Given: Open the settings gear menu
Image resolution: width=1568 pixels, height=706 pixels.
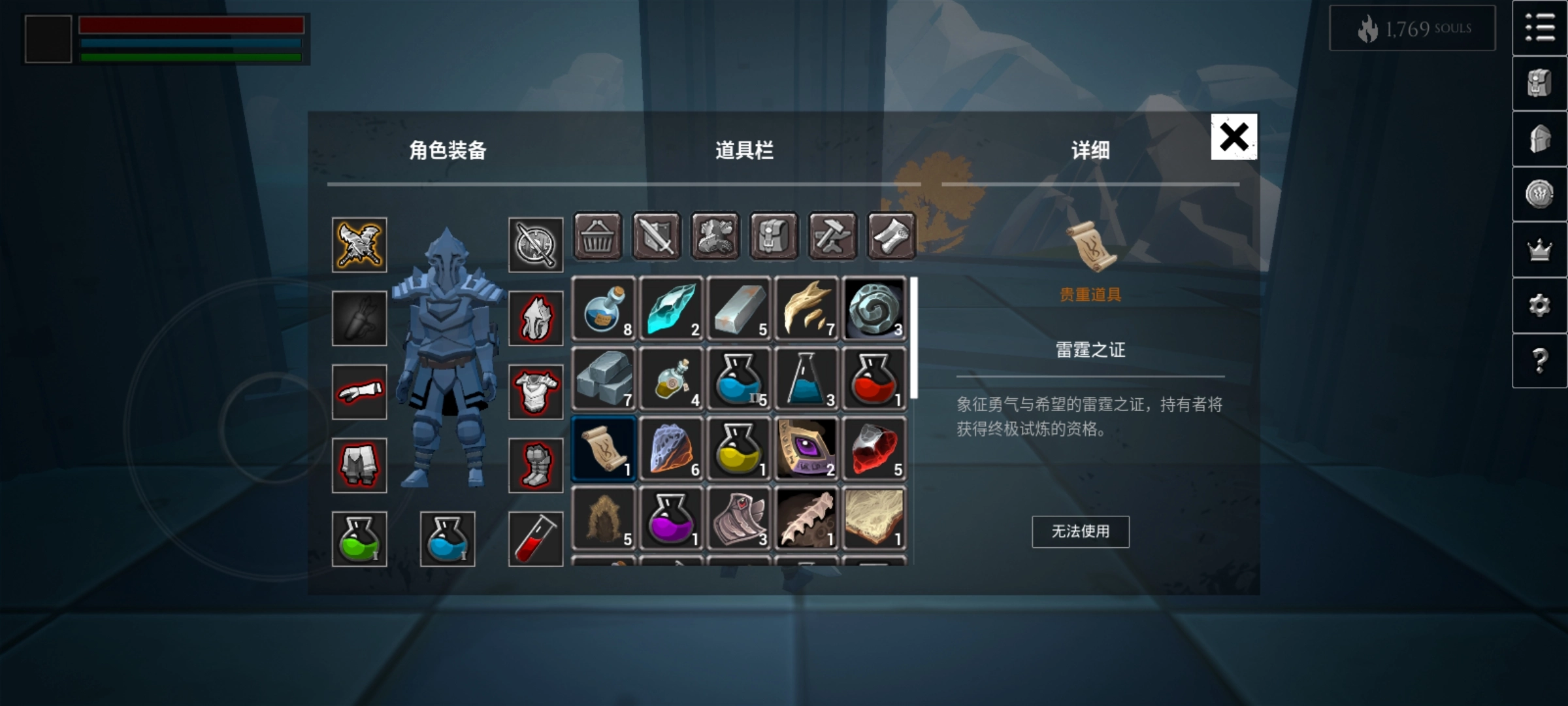Looking at the screenshot, I should pyautogui.click(x=1540, y=304).
